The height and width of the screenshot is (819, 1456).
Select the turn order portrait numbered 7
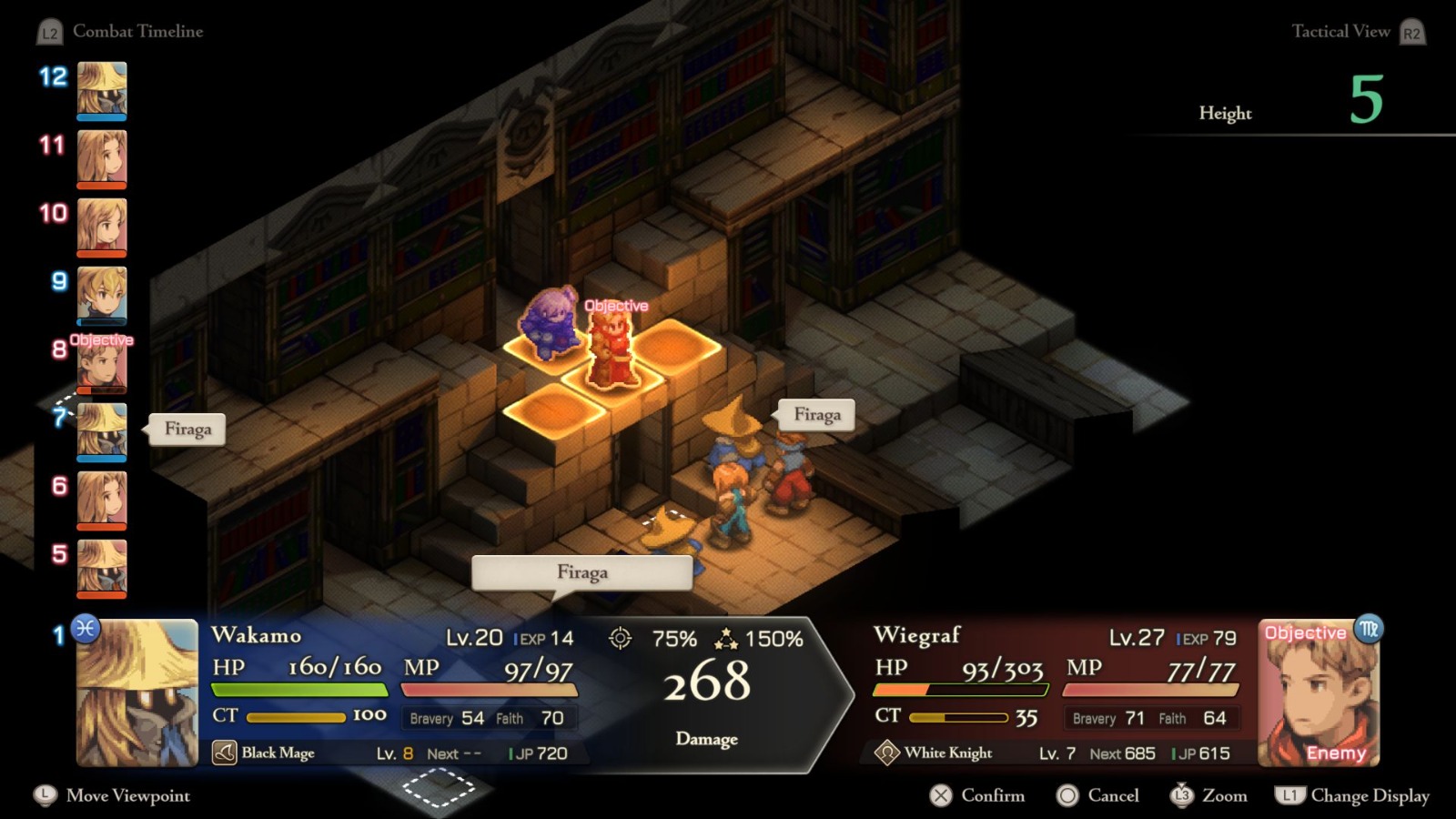tap(100, 429)
